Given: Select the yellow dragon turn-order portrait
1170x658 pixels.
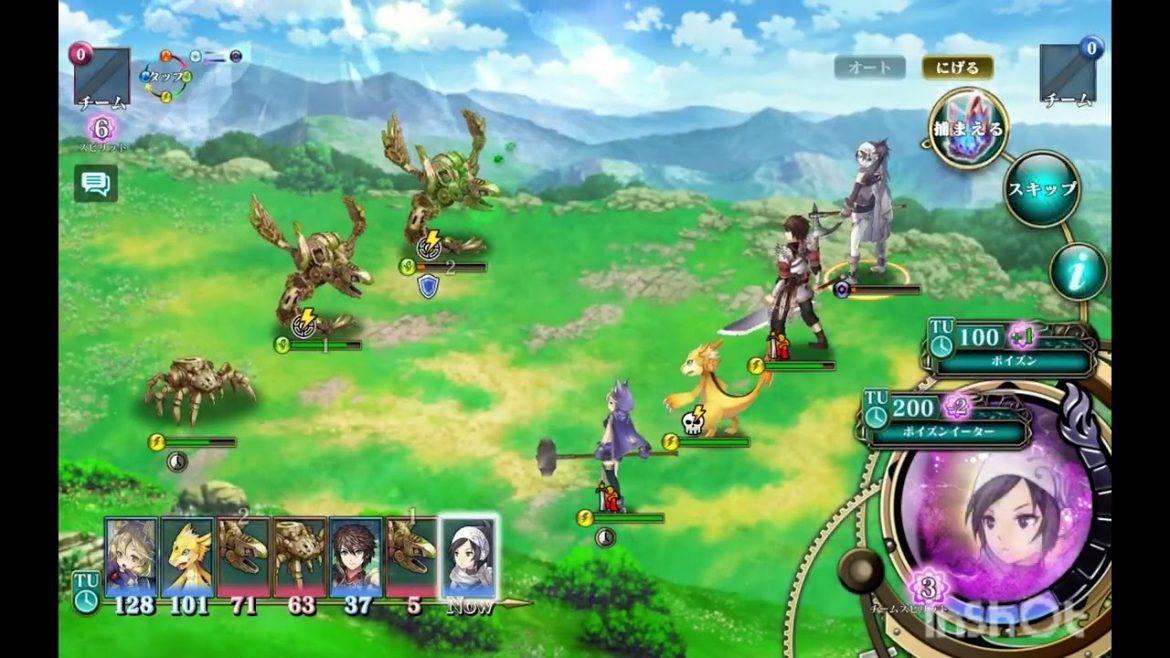Looking at the screenshot, I should pyautogui.click(x=188, y=556).
